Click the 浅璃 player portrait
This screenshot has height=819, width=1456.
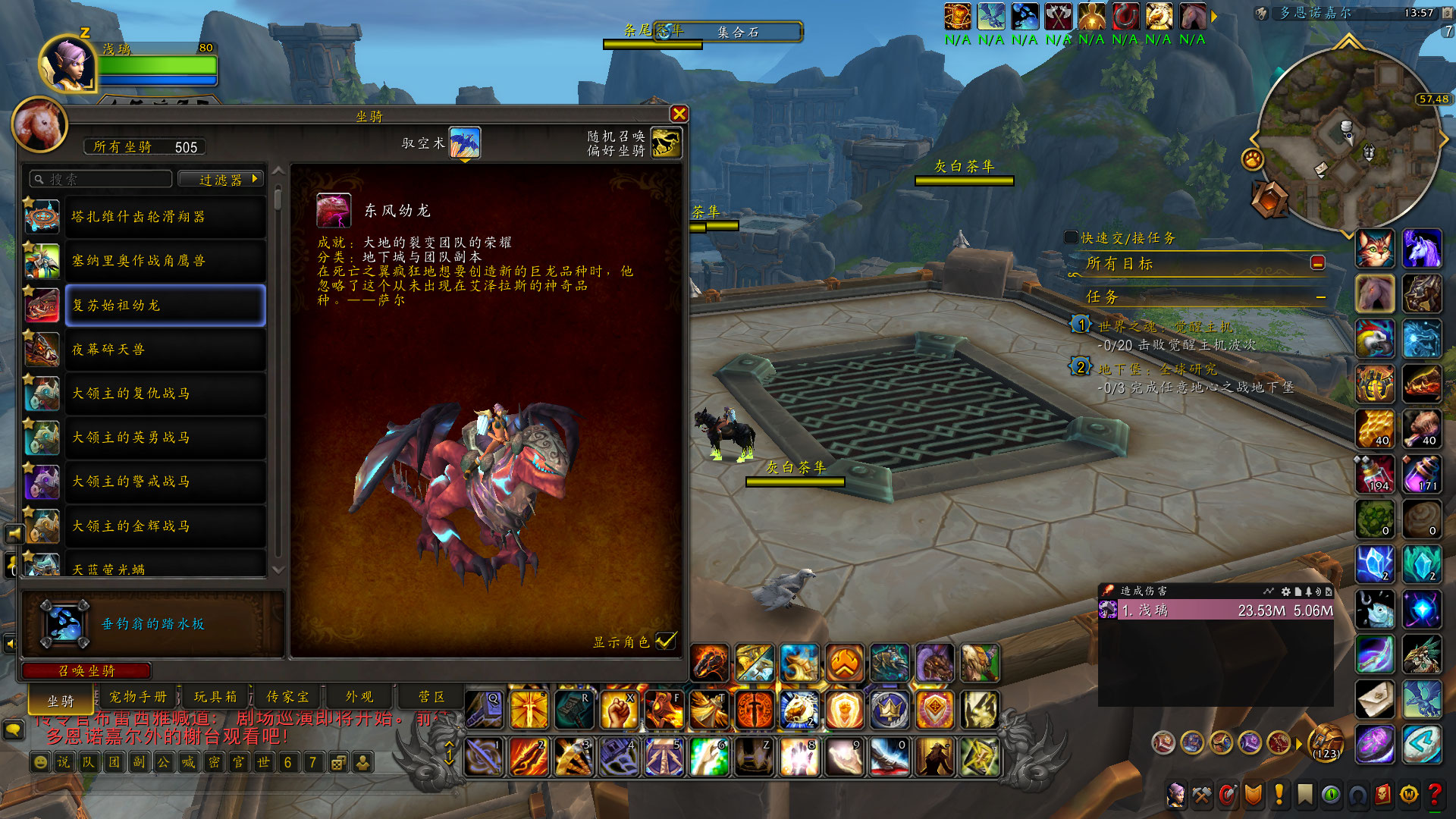click(67, 64)
